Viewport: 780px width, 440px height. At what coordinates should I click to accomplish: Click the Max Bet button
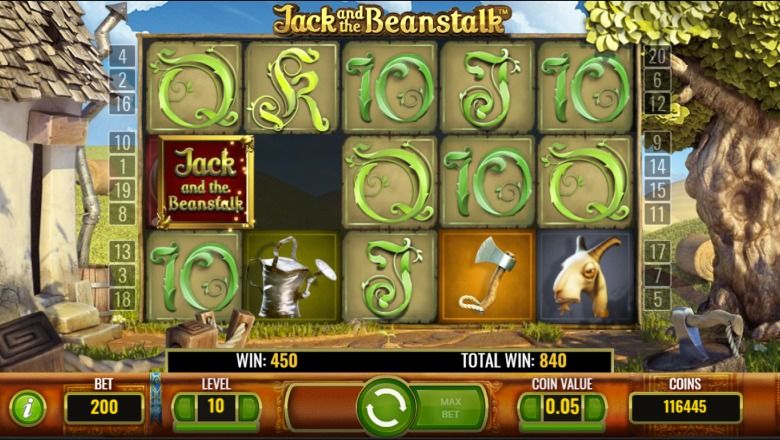(x=451, y=407)
